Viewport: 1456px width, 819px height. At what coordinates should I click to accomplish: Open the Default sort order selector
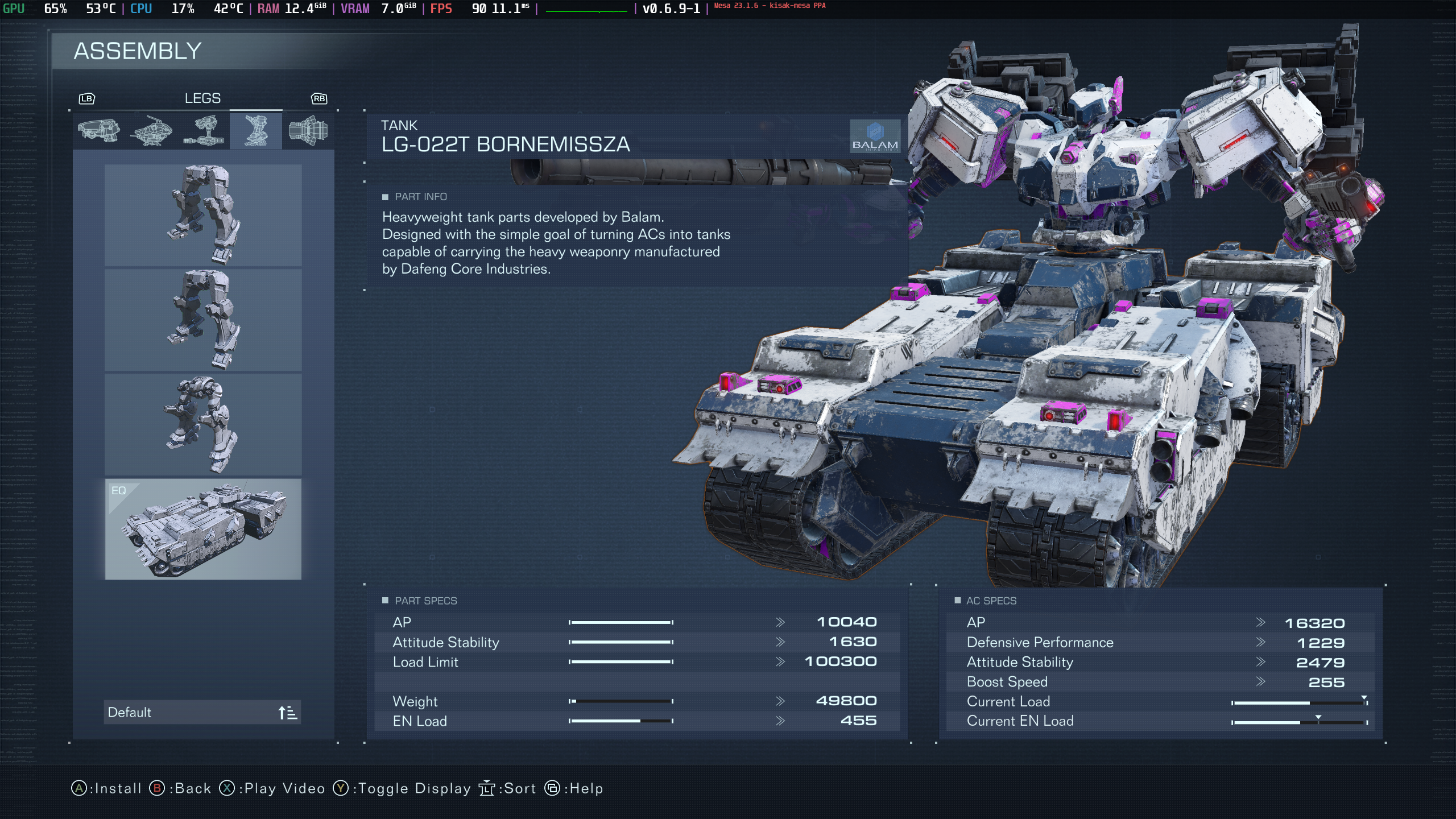(x=202, y=712)
